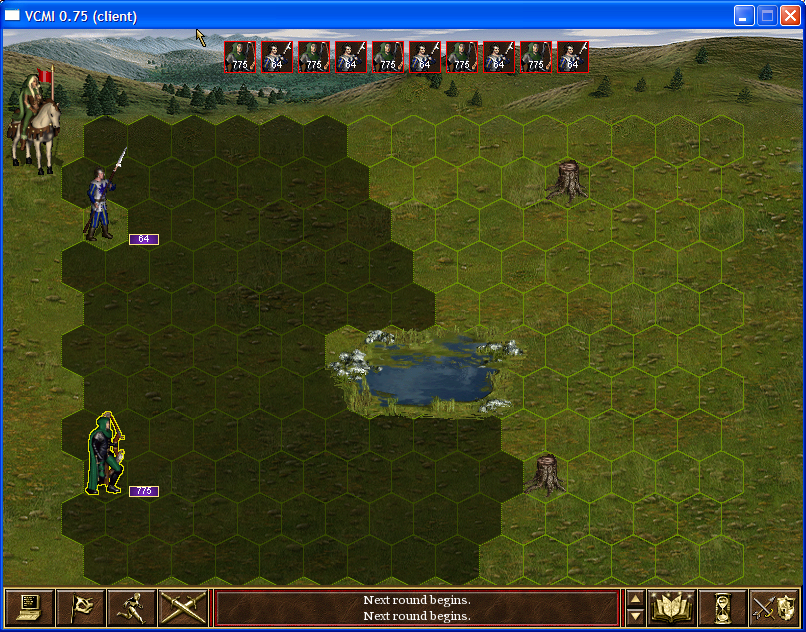Viewport: 806px width, 632px height.
Task: Open the combat options computer button
Action: coord(29,607)
